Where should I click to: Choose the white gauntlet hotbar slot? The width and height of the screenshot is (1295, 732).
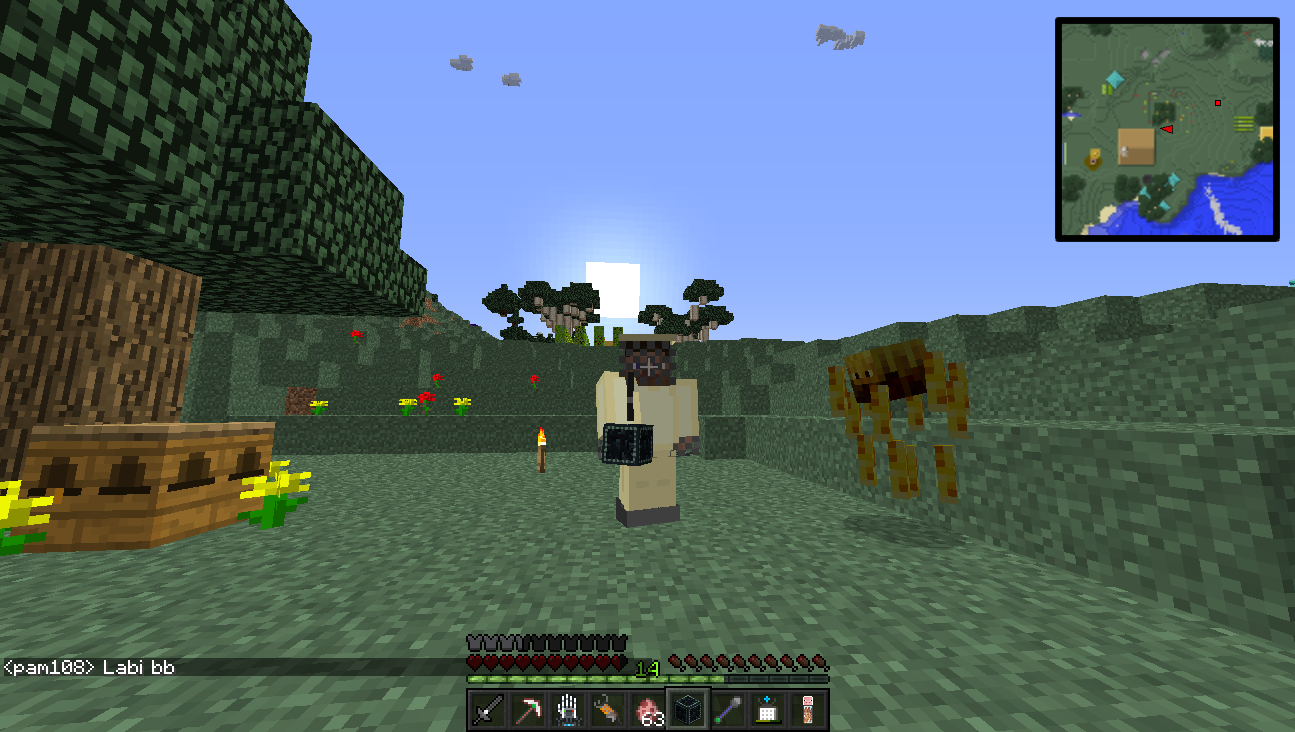tap(568, 710)
